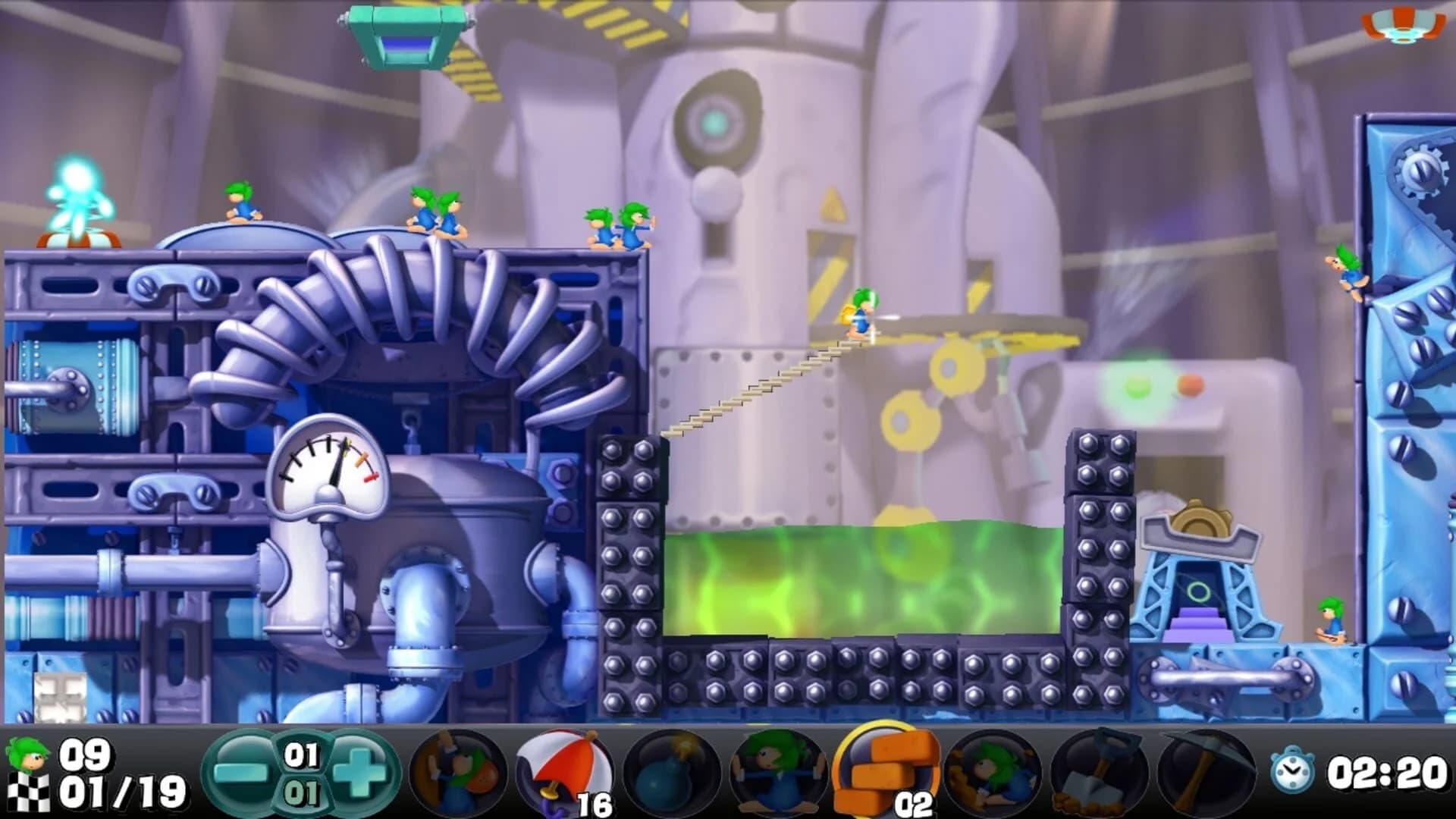Select the Climber skill icon

point(455,773)
